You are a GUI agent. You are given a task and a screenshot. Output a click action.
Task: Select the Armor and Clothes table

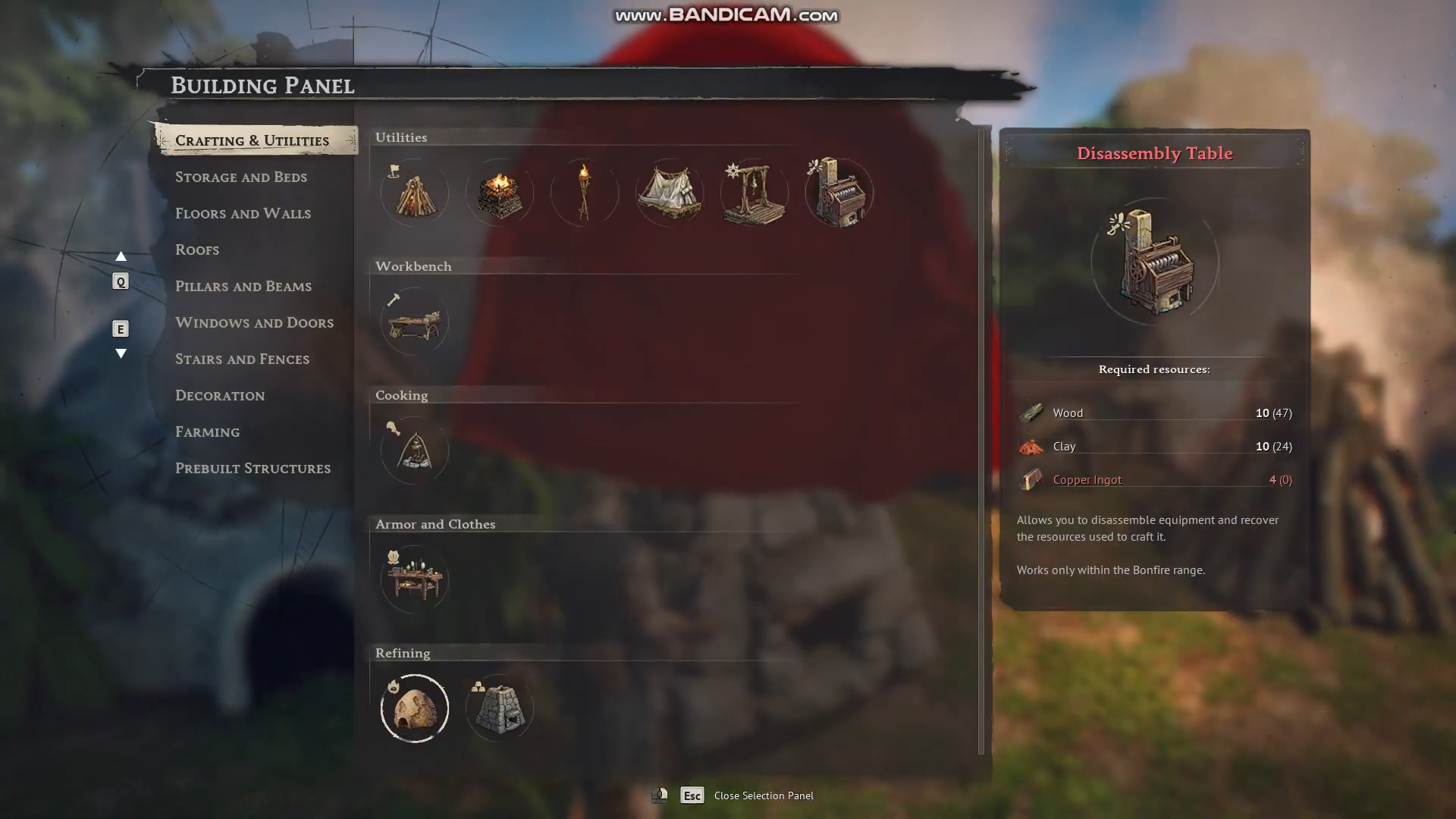click(415, 579)
